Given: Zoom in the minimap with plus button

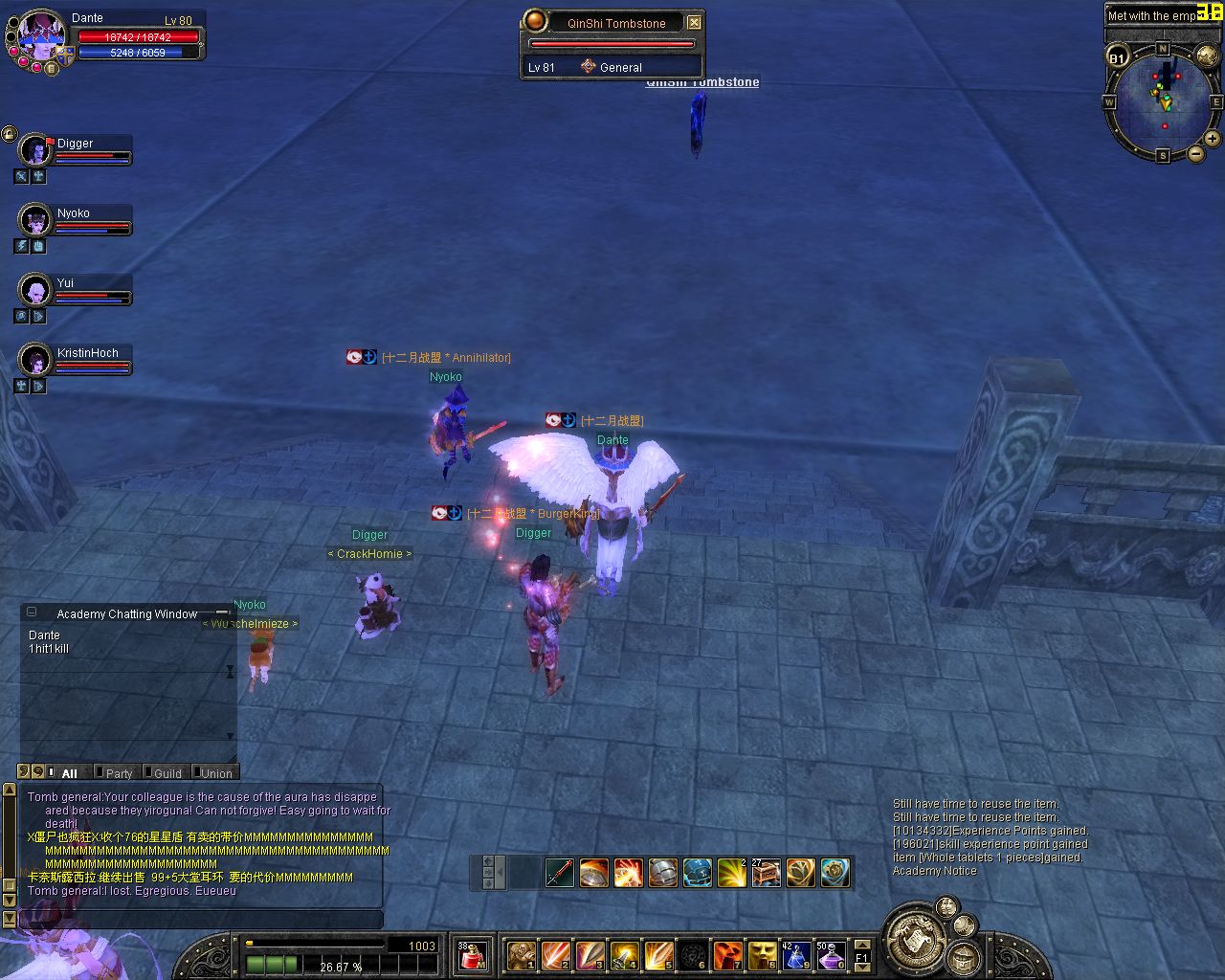Looking at the screenshot, I should 1212,139.
